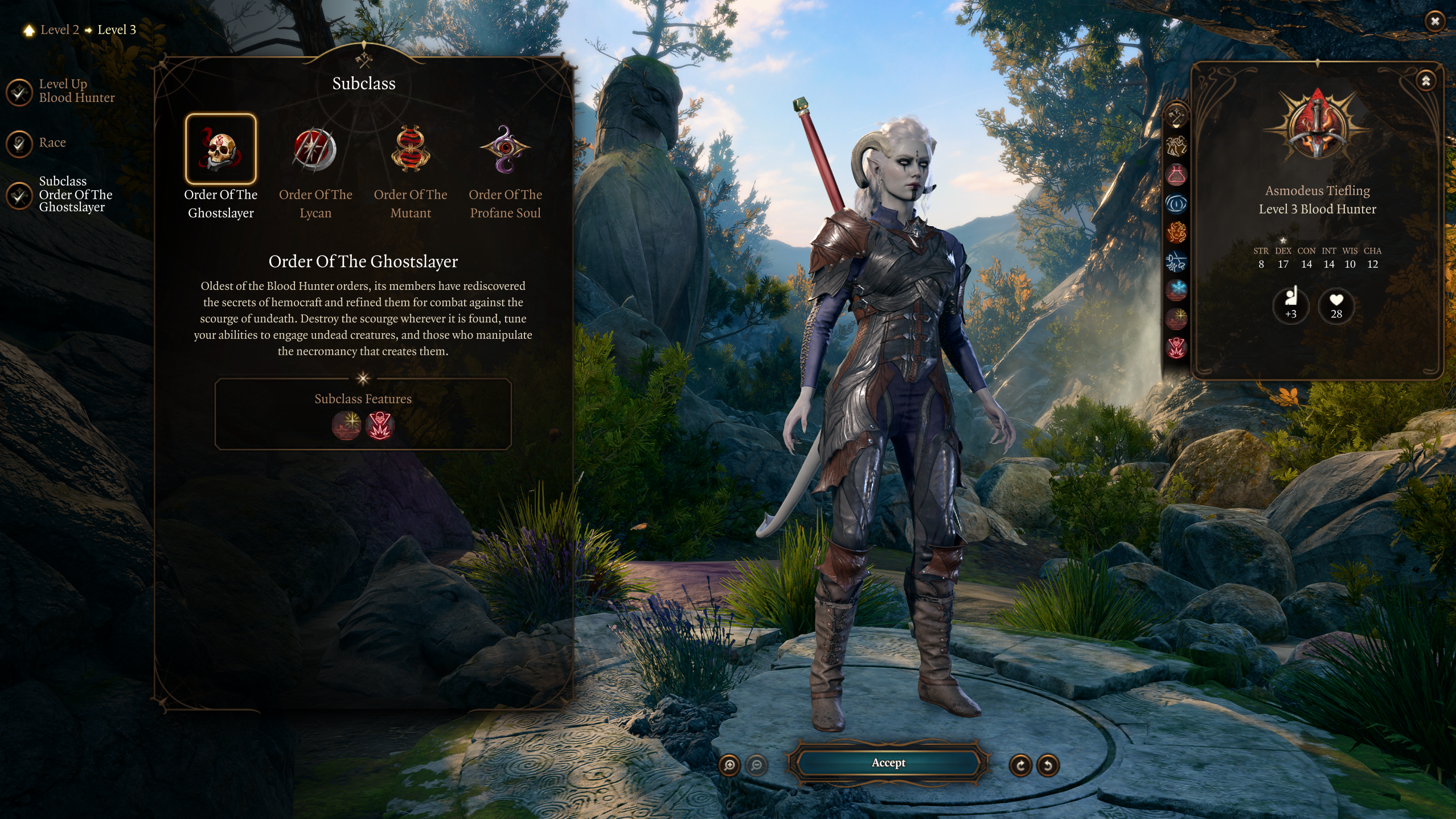Zoom in on the character preview
The width and height of the screenshot is (1456, 819).
(729, 765)
